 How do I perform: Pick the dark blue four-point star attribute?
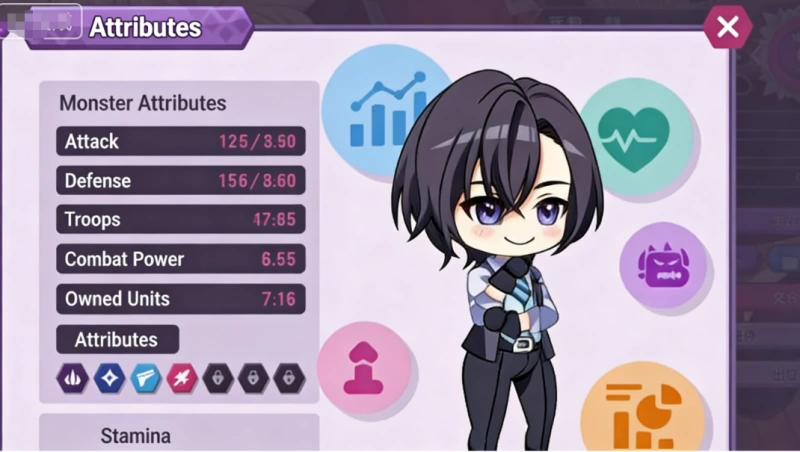(108, 377)
